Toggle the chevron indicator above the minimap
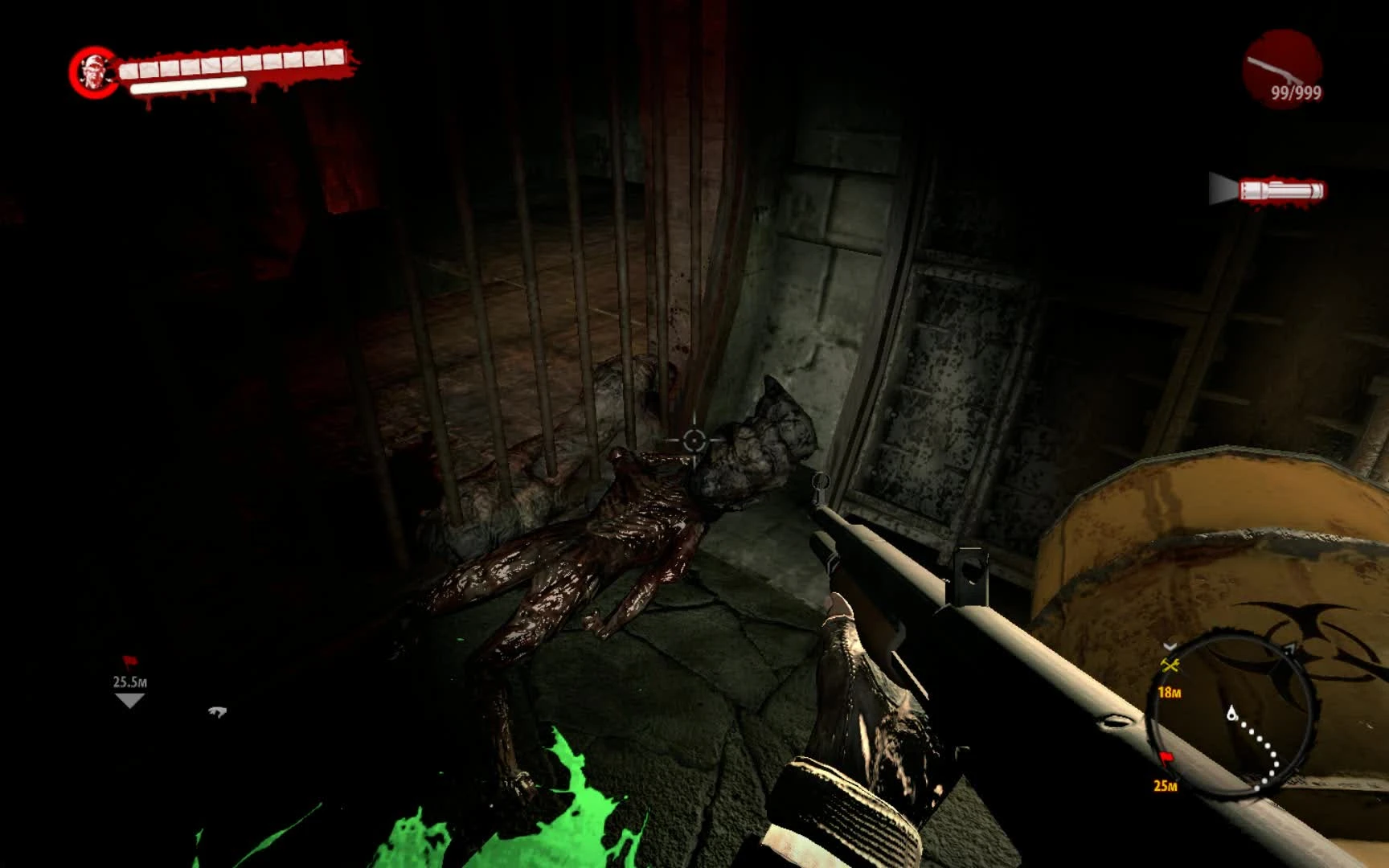The height and width of the screenshot is (868, 1389). [1170, 646]
